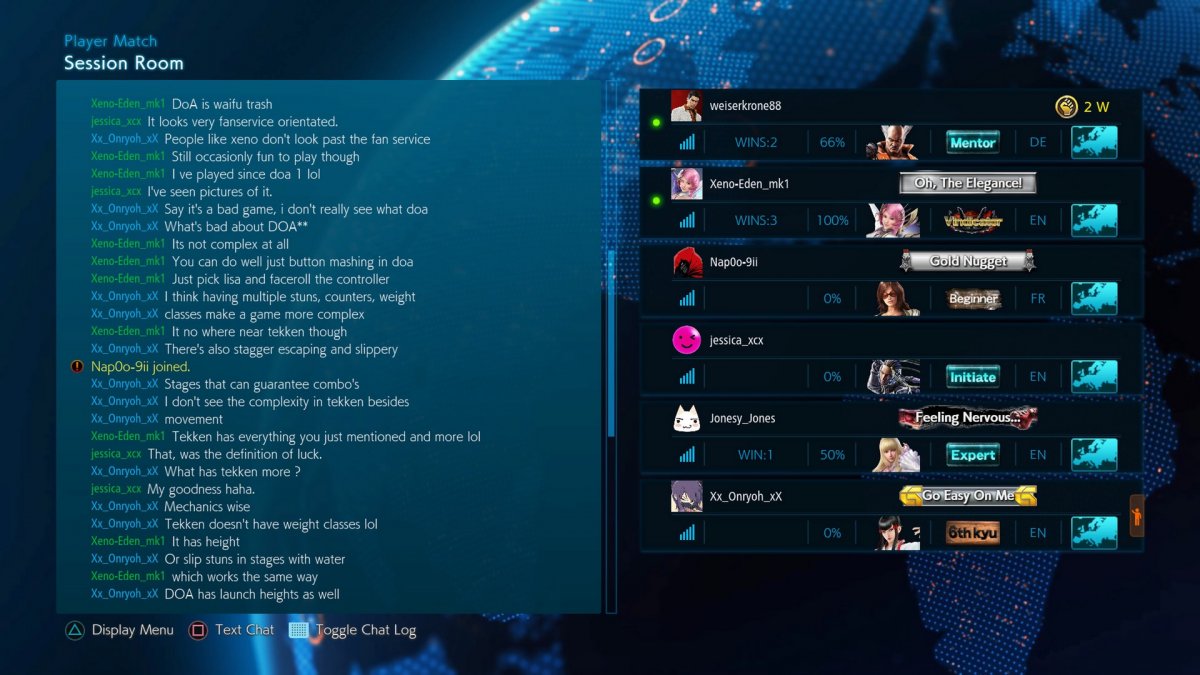Click Jonesy_Jones's Expert rank badge
The image size is (1200, 675).
973,455
